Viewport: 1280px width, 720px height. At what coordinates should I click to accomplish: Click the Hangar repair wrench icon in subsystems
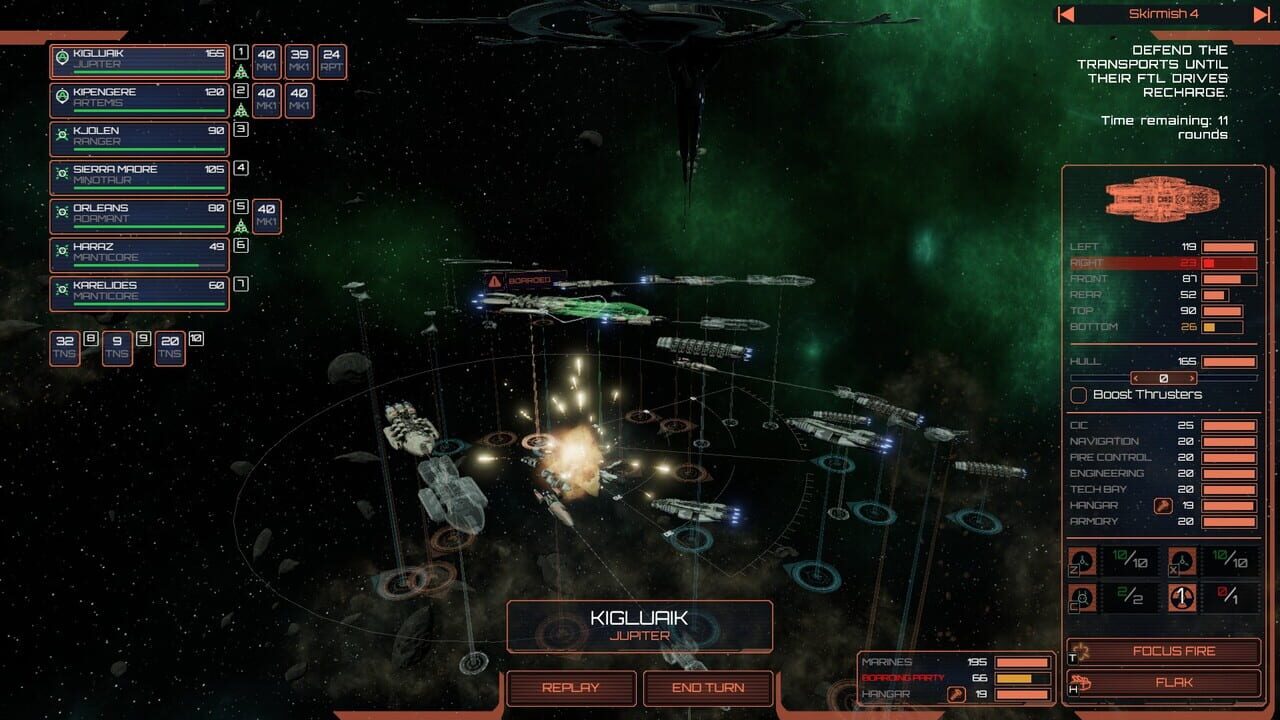pyautogui.click(x=1163, y=505)
